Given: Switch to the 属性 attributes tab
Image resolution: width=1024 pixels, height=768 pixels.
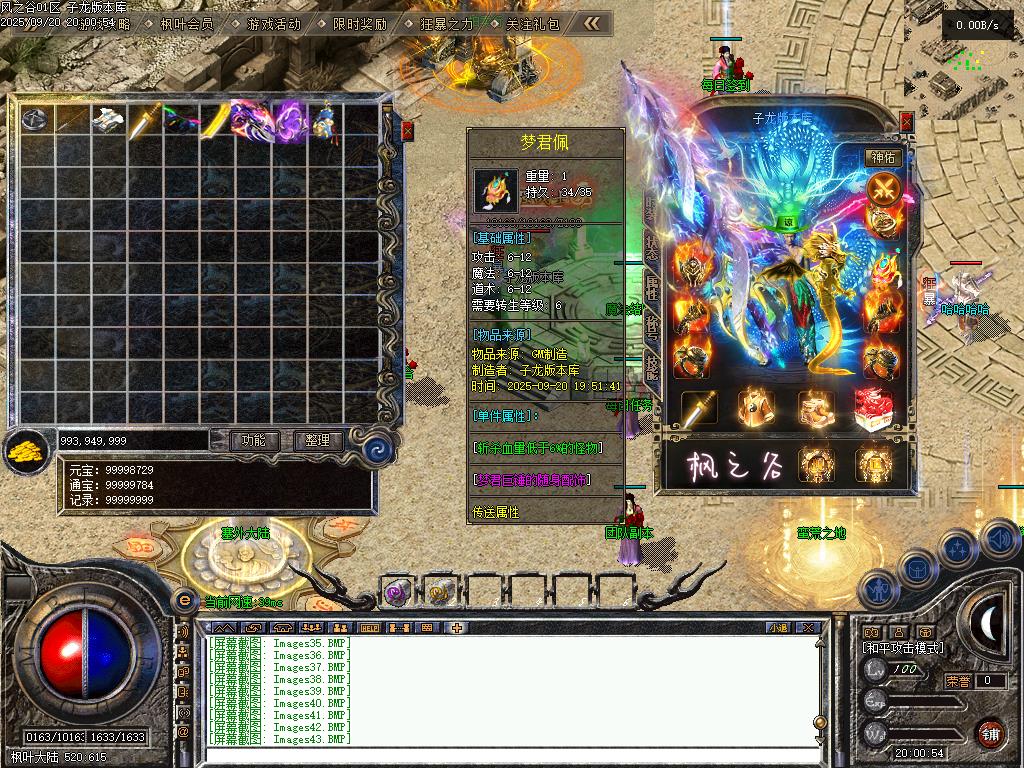Looking at the screenshot, I should (651, 288).
